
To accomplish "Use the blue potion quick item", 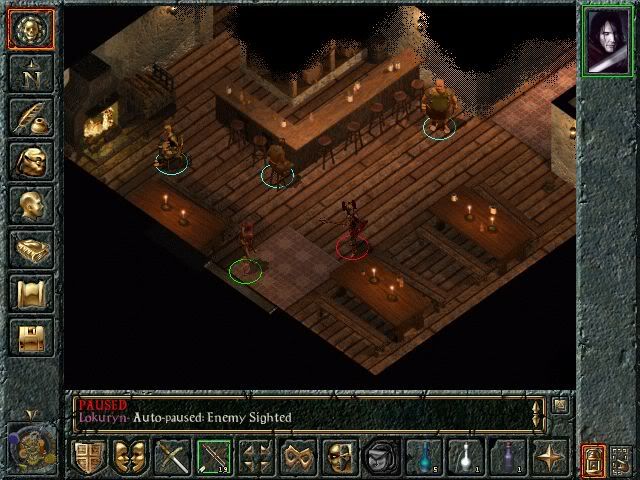I will (425, 458).
